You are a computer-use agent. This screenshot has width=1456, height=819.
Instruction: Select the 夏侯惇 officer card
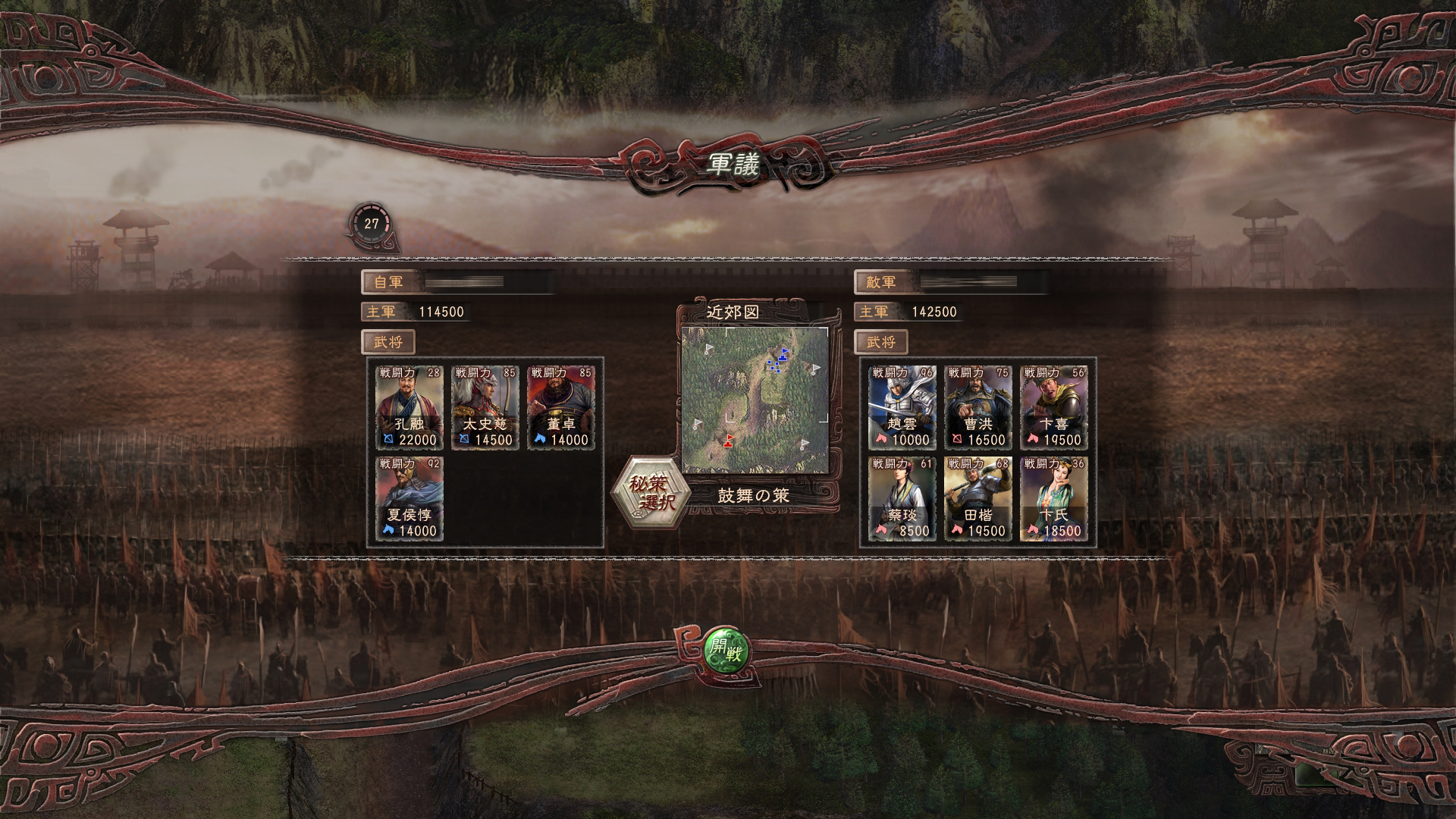click(x=409, y=498)
